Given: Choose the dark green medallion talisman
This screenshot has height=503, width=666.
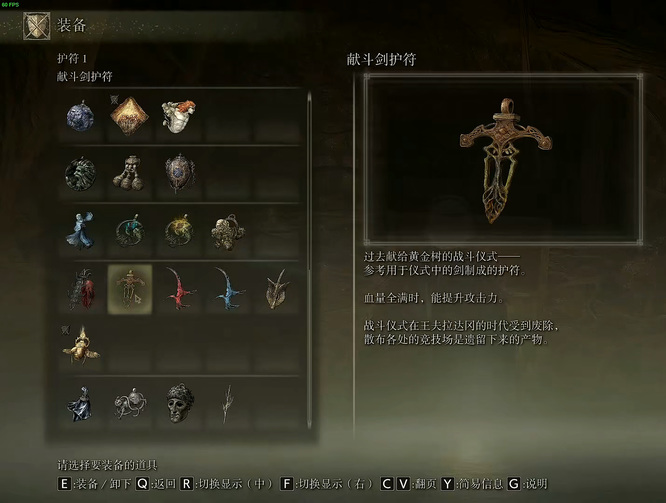Looking at the screenshot, I should pyautogui.click(x=82, y=173).
